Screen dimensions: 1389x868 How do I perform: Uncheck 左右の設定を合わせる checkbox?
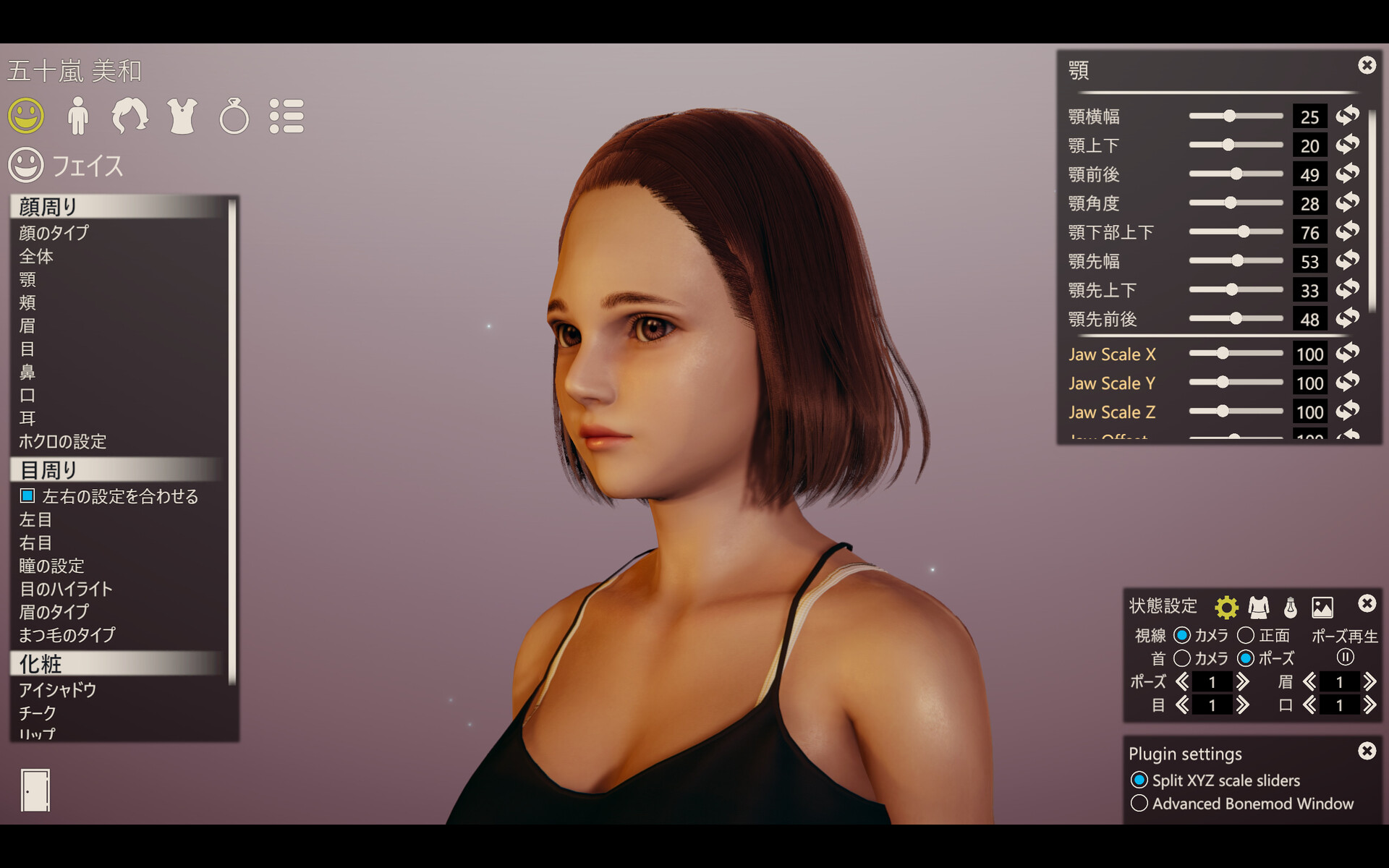click(x=27, y=496)
